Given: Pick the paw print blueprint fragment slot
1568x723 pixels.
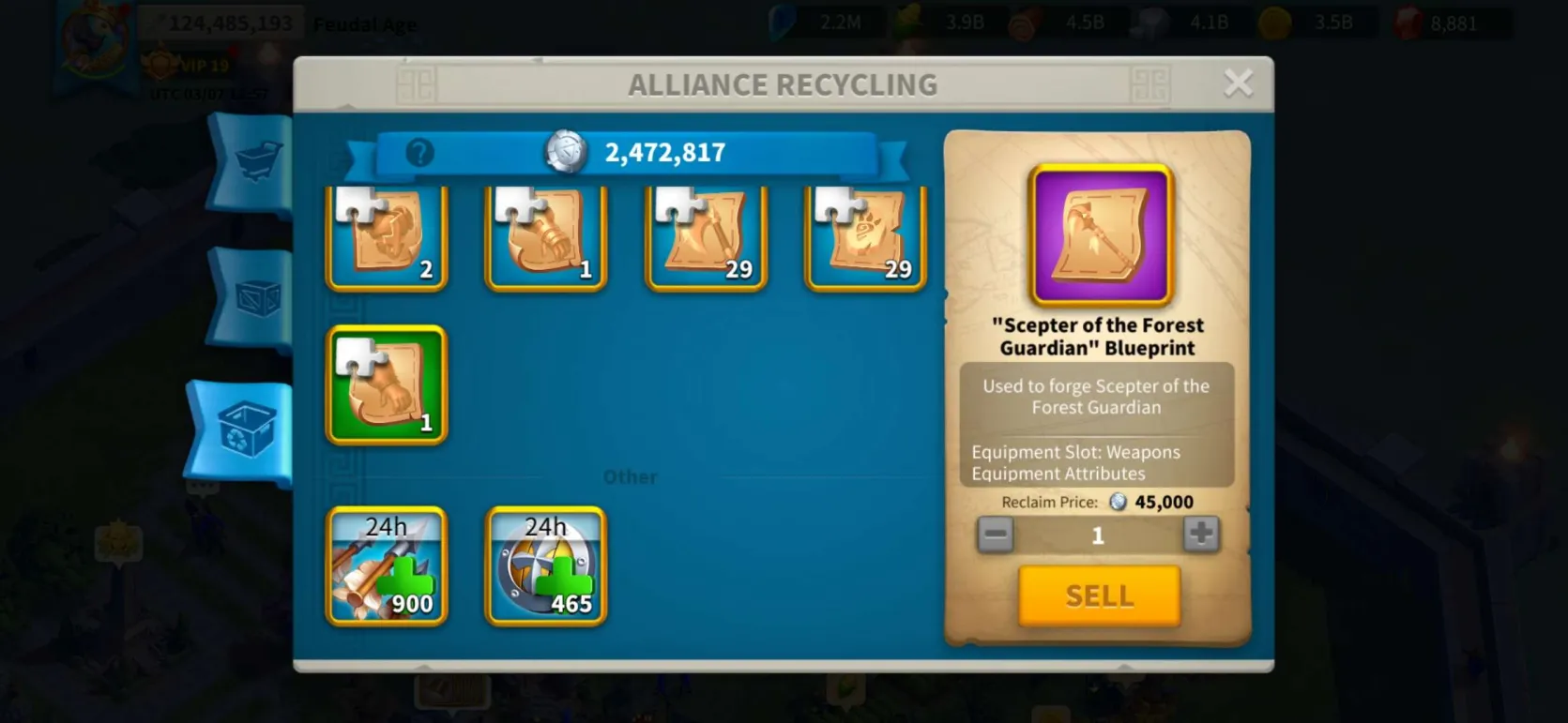Looking at the screenshot, I should [x=865, y=238].
